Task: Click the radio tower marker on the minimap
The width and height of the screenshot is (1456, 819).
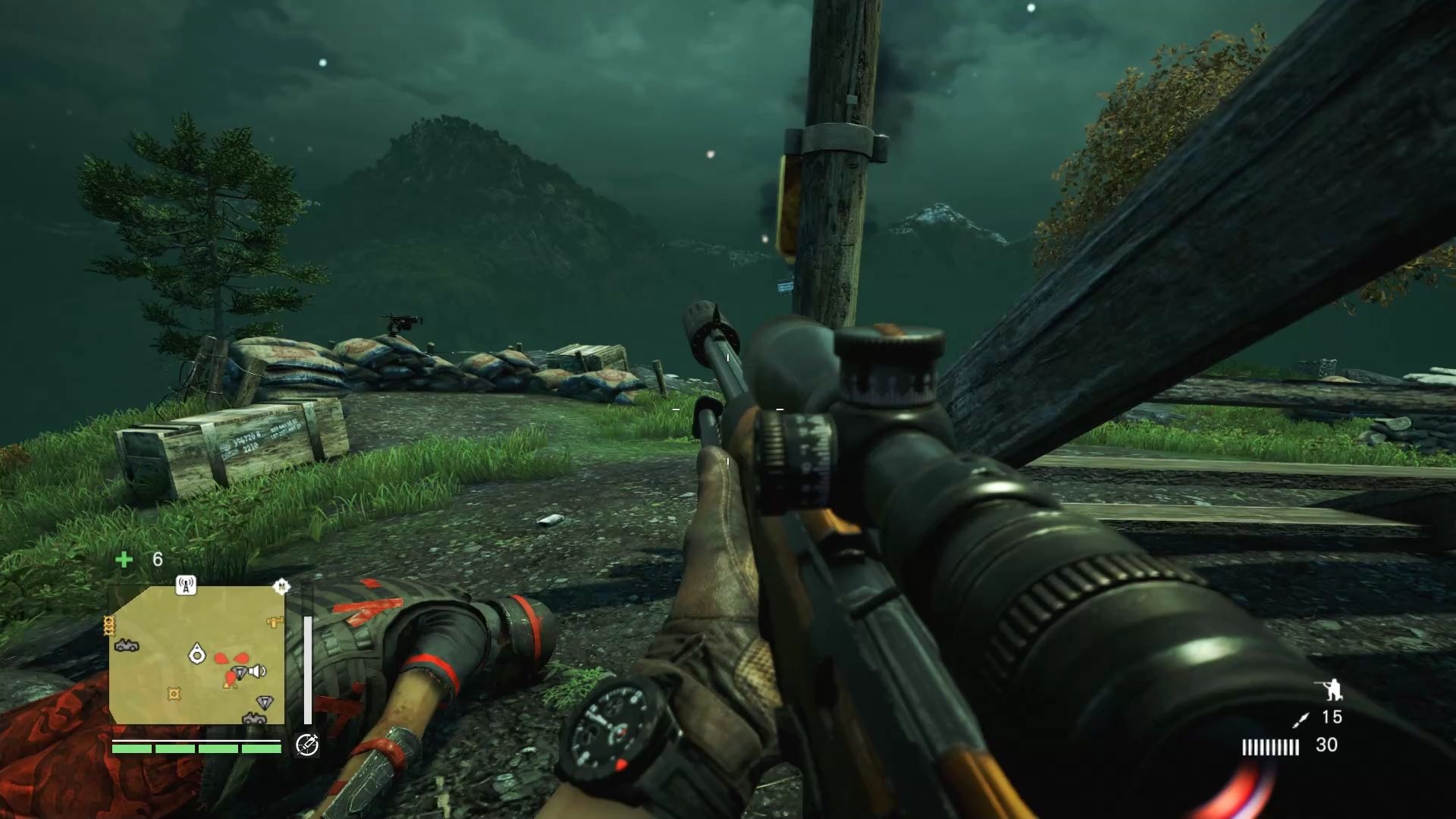Action: tap(186, 585)
